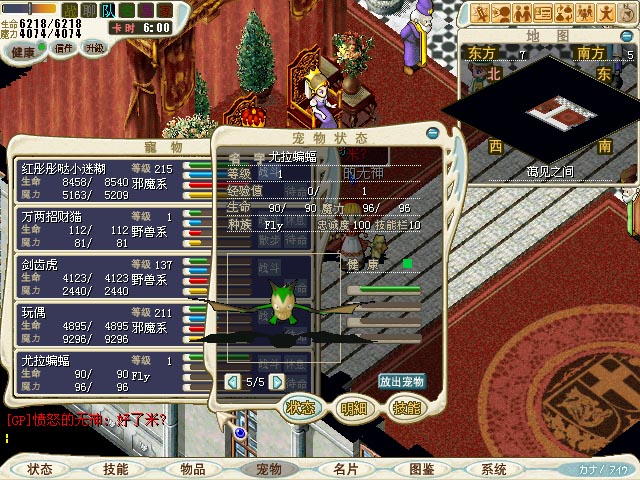Switch to the pet window 技能 skills tab

(406, 408)
